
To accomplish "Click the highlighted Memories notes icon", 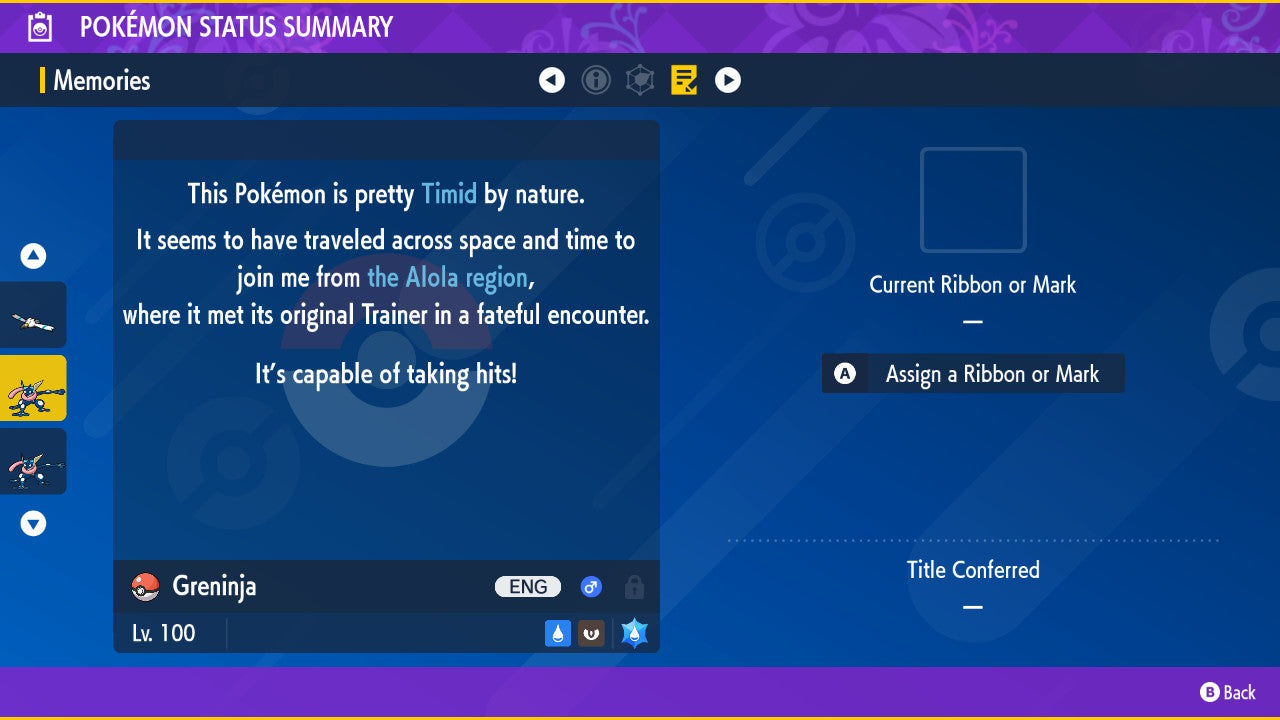I will click(684, 80).
